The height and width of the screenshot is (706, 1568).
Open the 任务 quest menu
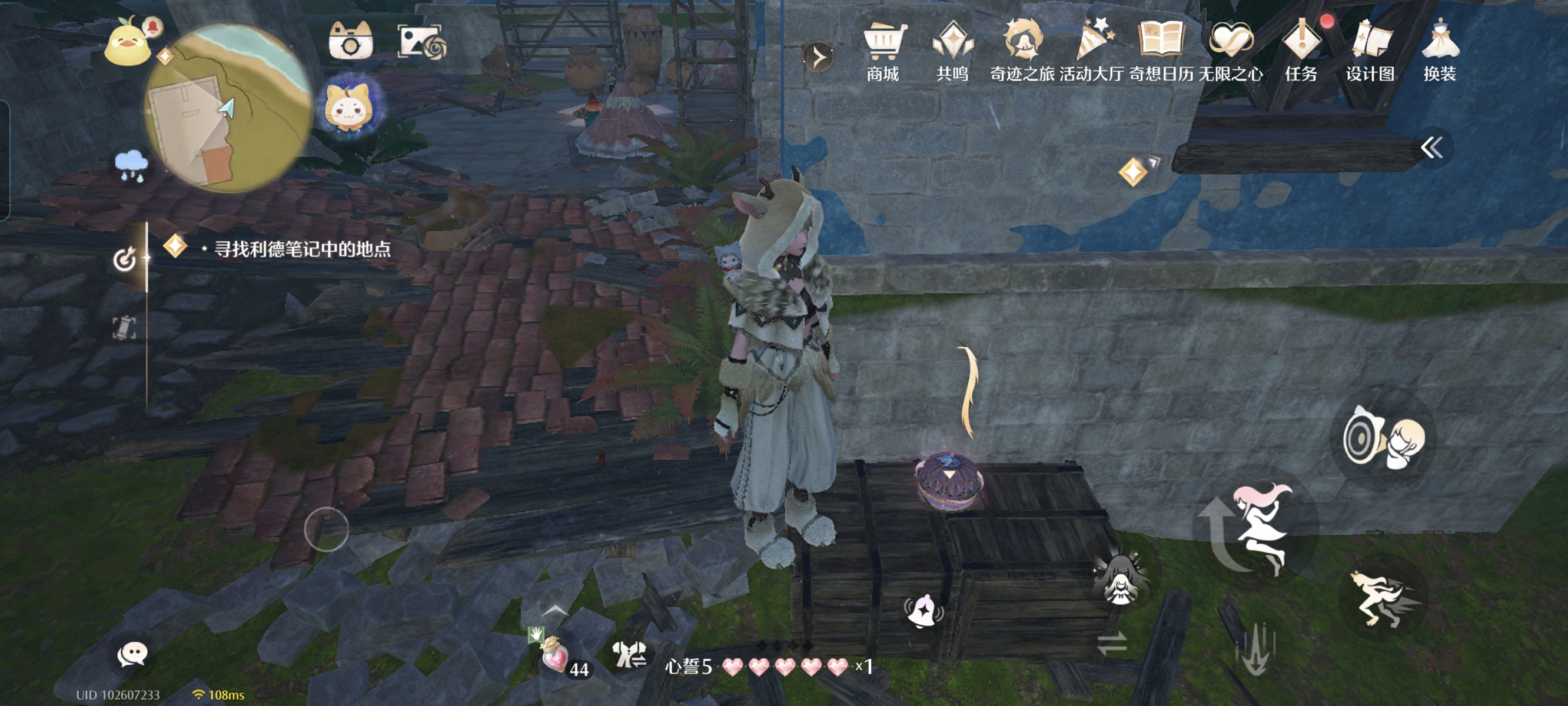coord(1301,52)
